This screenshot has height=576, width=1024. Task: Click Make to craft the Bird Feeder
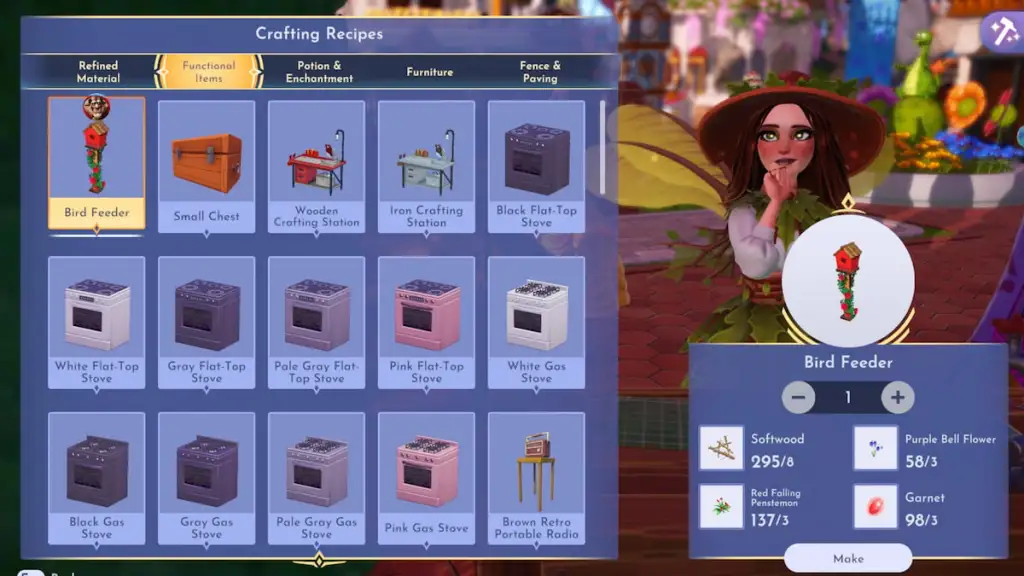pyautogui.click(x=848, y=558)
